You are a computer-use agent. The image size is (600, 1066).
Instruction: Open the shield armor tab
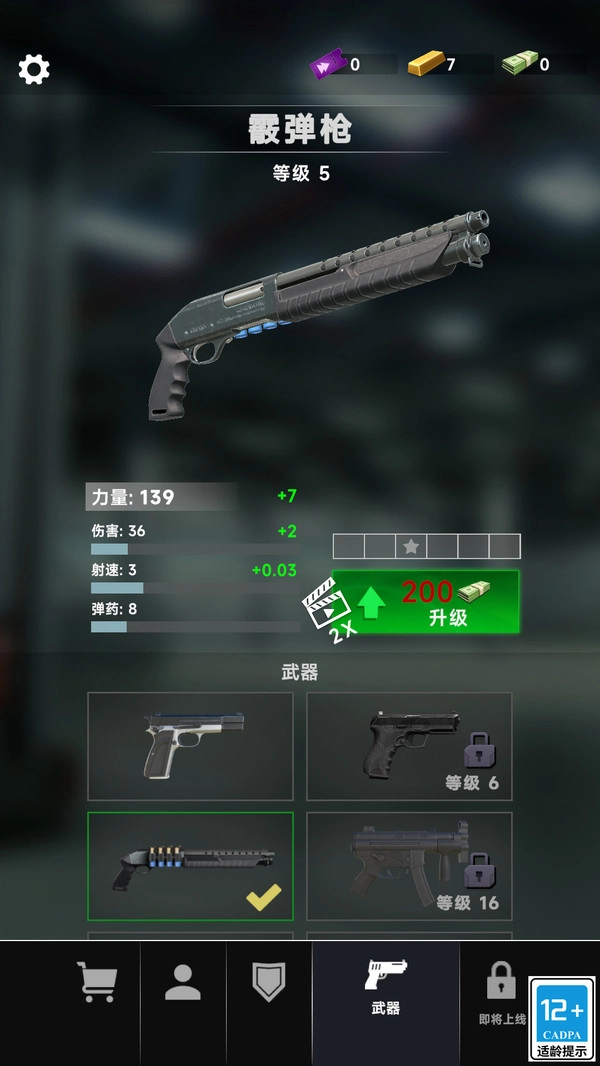(269, 982)
